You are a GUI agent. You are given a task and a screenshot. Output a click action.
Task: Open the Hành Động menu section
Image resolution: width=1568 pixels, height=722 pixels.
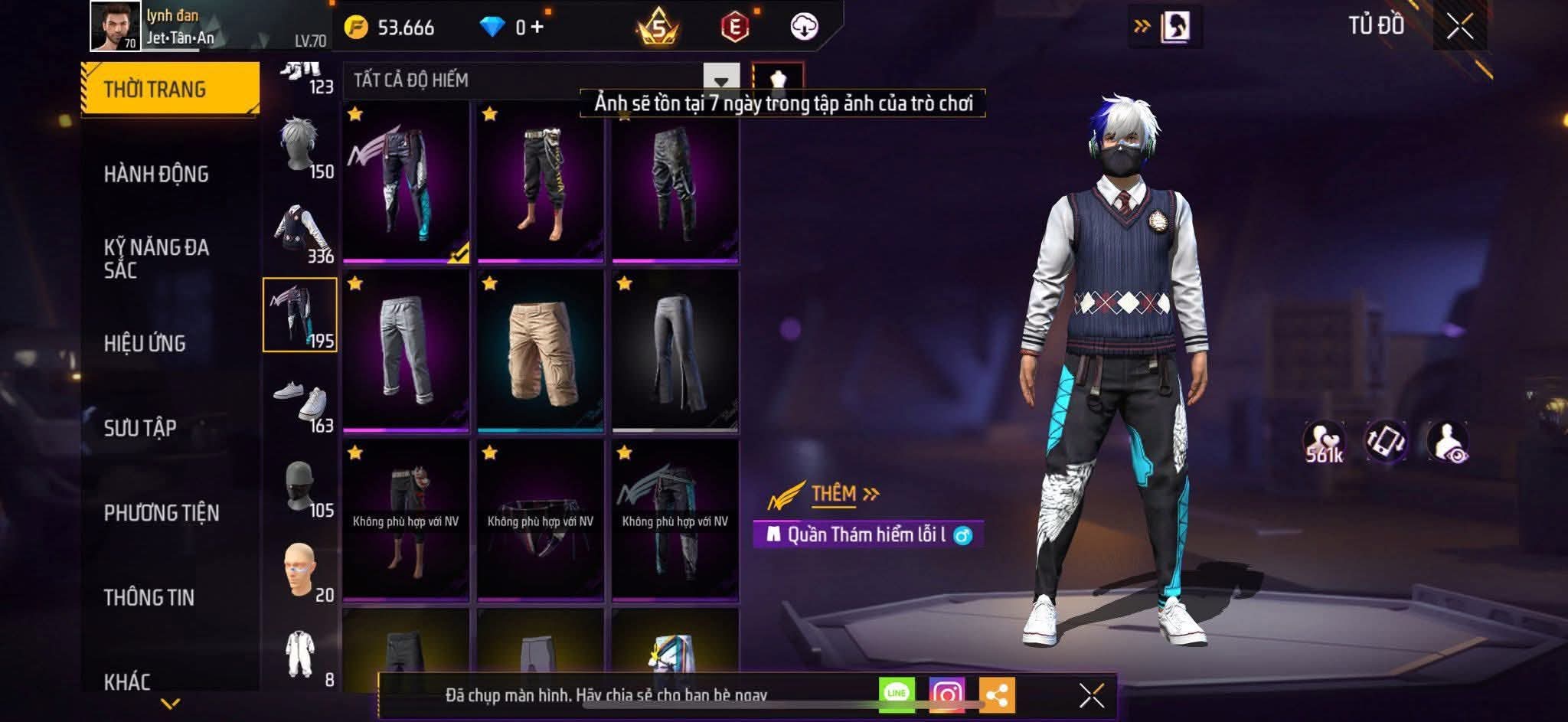click(x=156, y=175)
